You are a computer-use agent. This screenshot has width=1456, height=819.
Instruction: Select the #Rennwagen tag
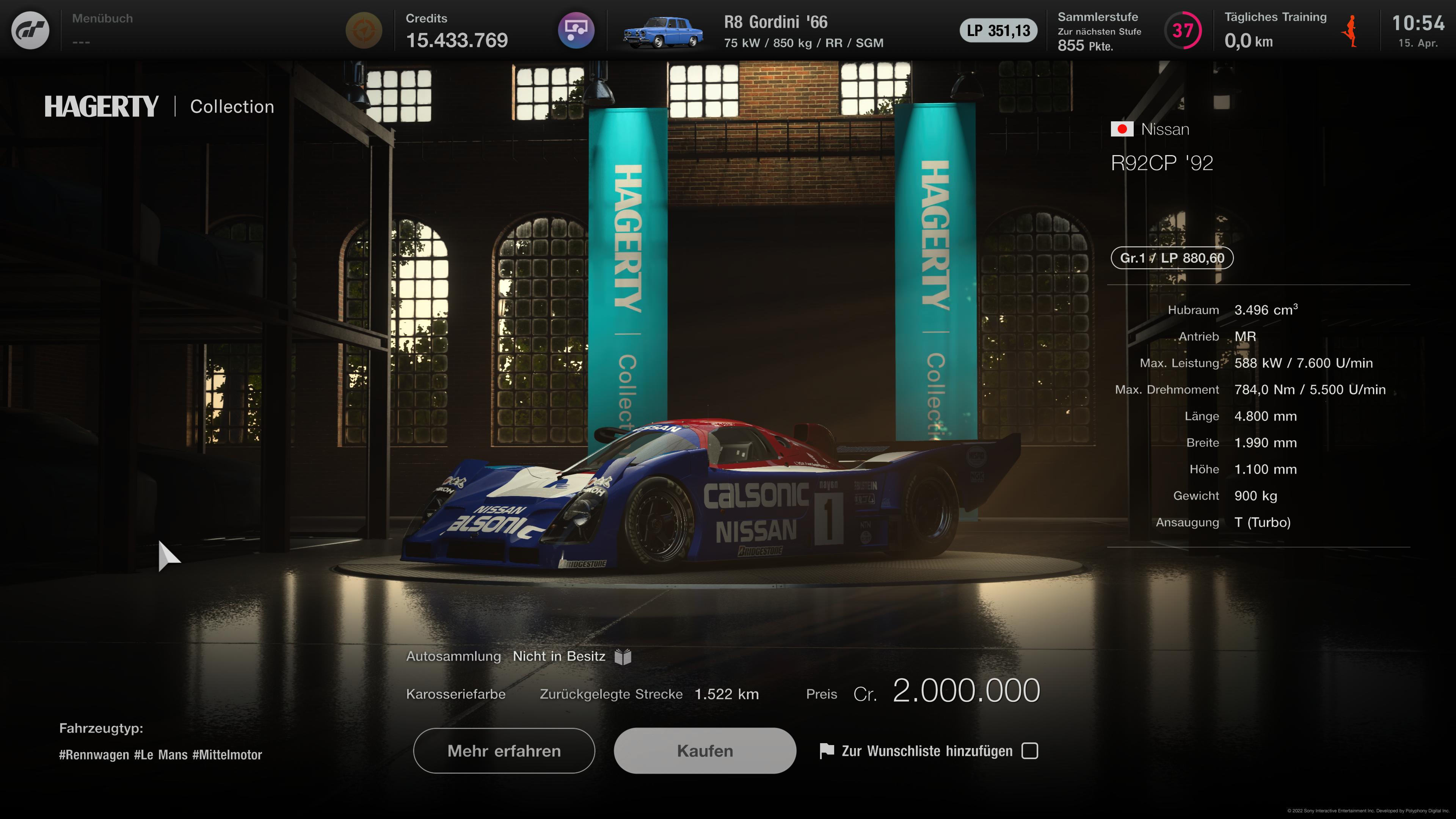click(93, 754)
